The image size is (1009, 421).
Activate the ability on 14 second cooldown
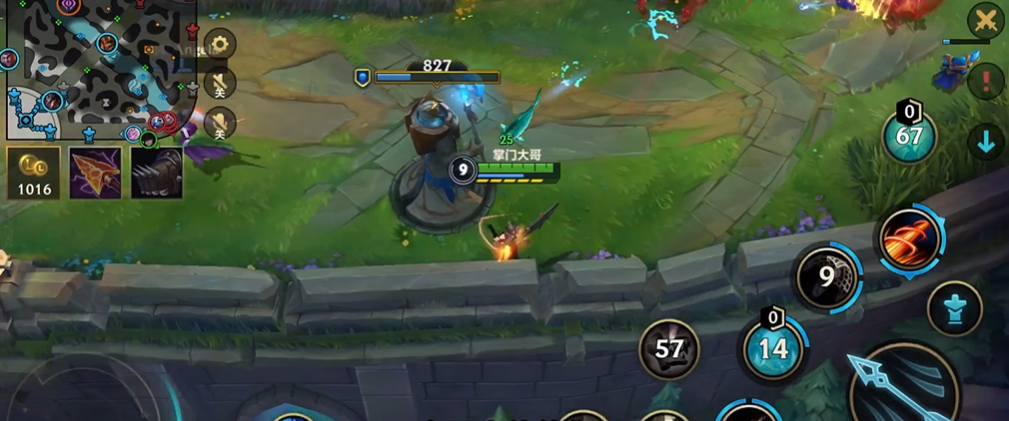click(773, 348)
